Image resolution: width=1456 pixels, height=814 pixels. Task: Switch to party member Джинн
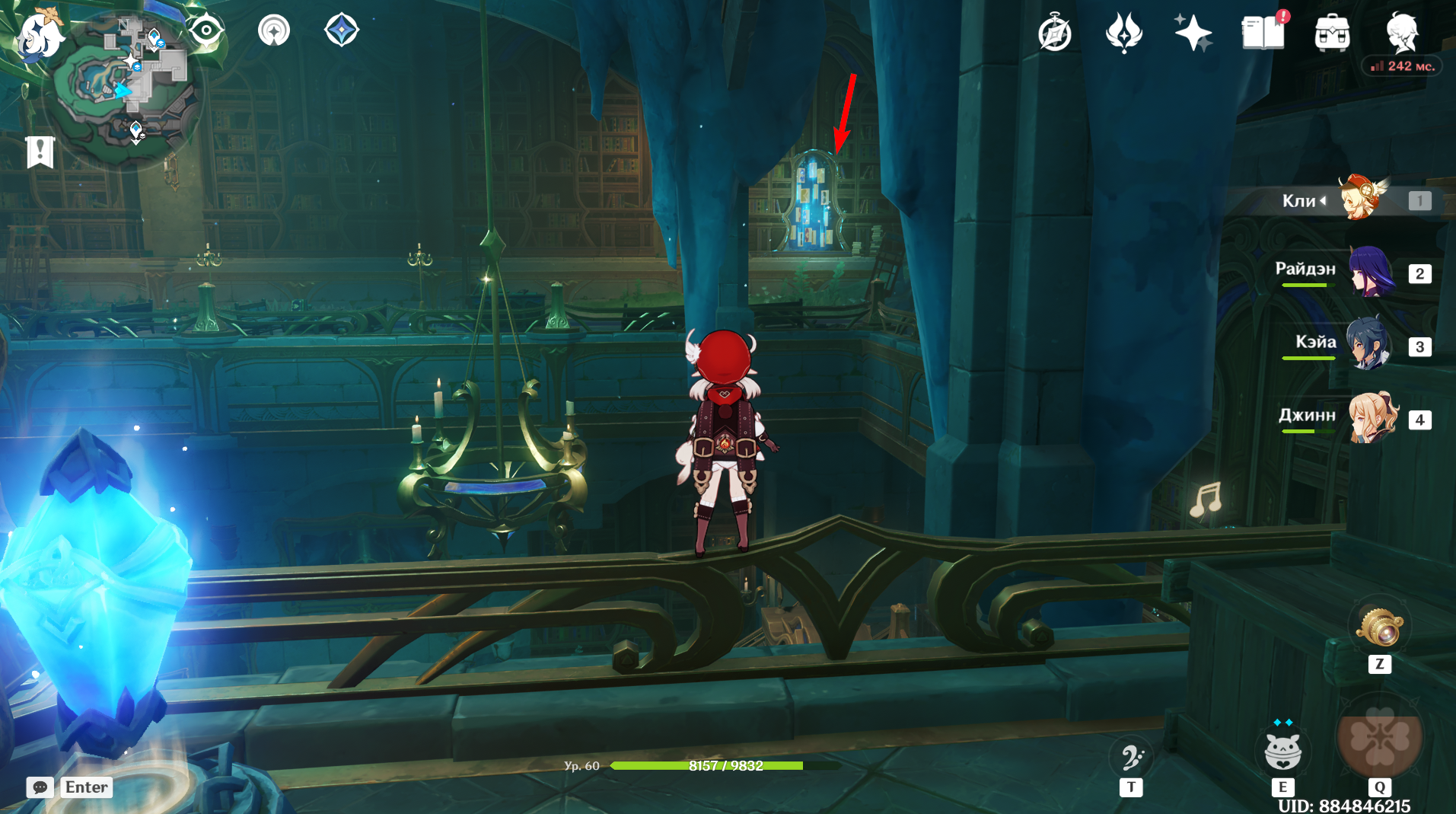point(1372,417)
